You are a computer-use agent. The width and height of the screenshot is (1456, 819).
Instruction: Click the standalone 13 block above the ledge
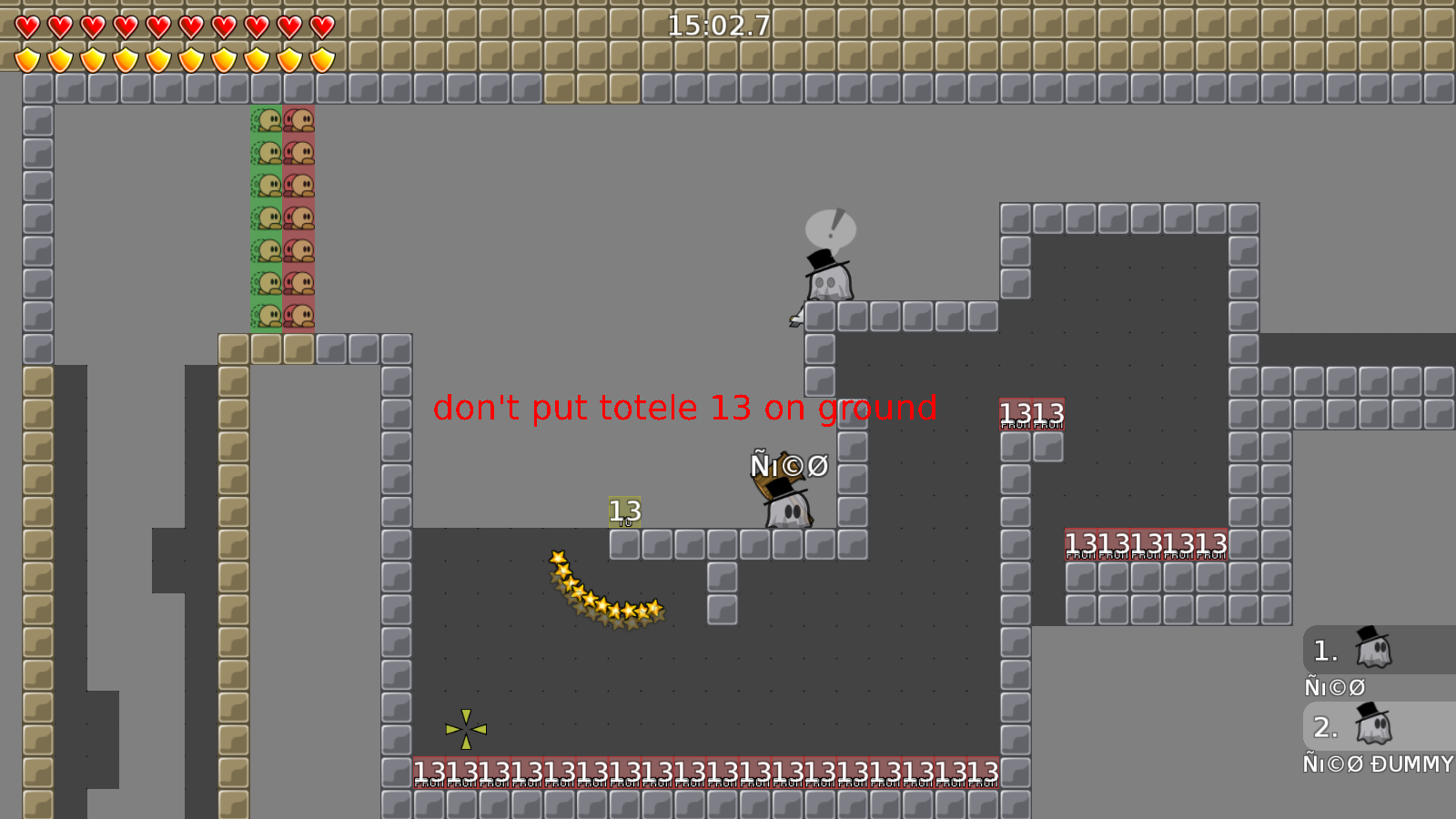tap(624, 511)
